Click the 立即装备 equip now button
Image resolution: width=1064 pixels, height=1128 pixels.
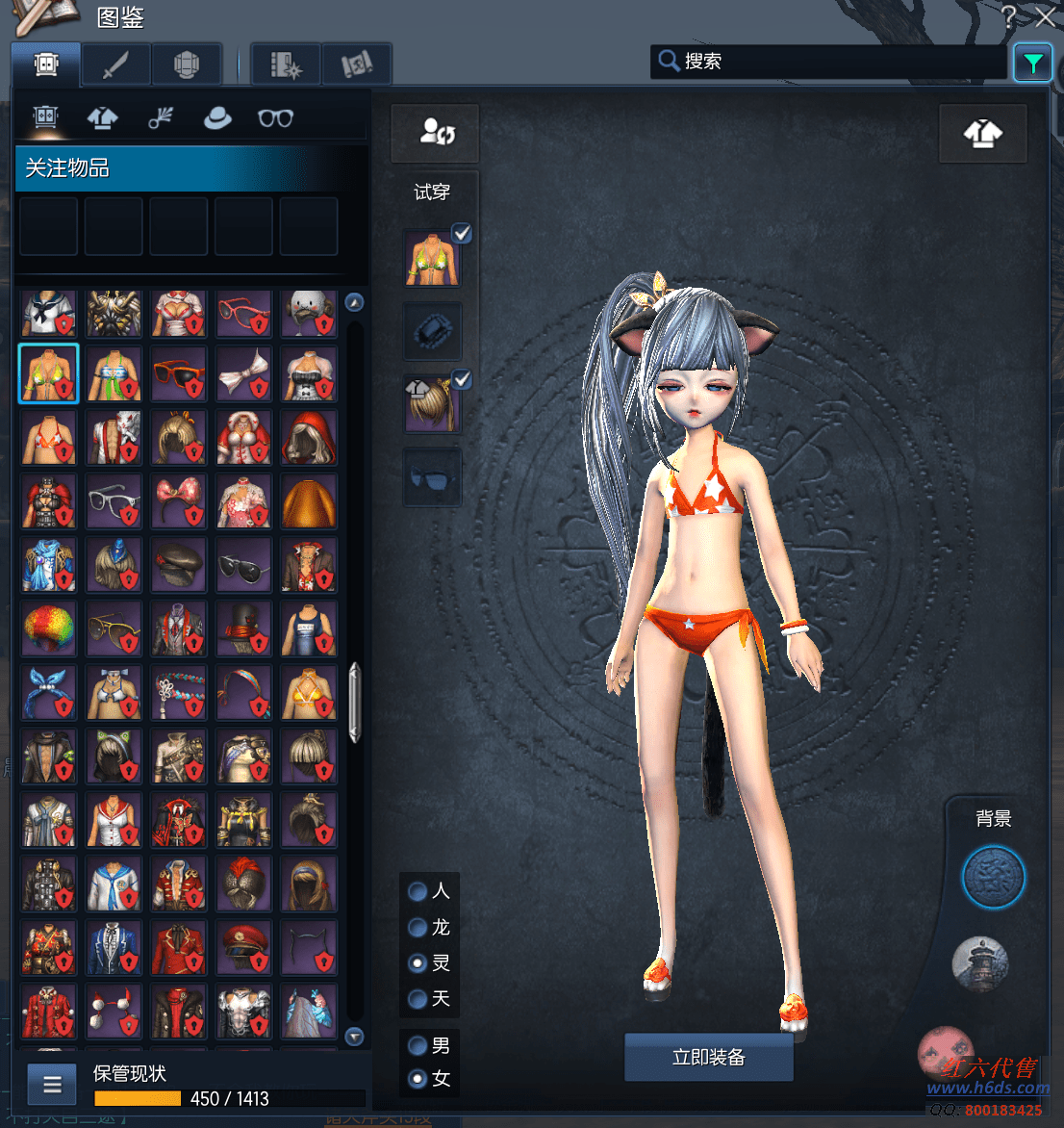click(x=709, y=1057)
